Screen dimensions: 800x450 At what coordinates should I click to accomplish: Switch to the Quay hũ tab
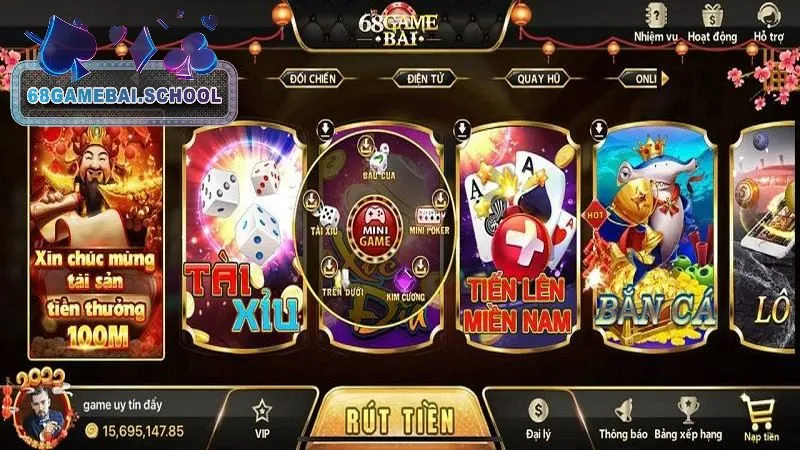(x=535, y=78)
